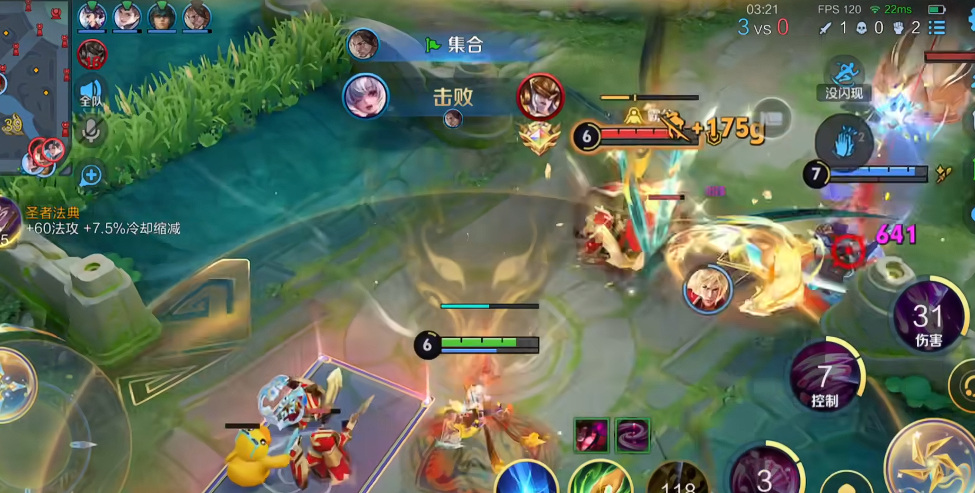Select the purple vortex item icon
975x493 pixels.
(632, 435)
